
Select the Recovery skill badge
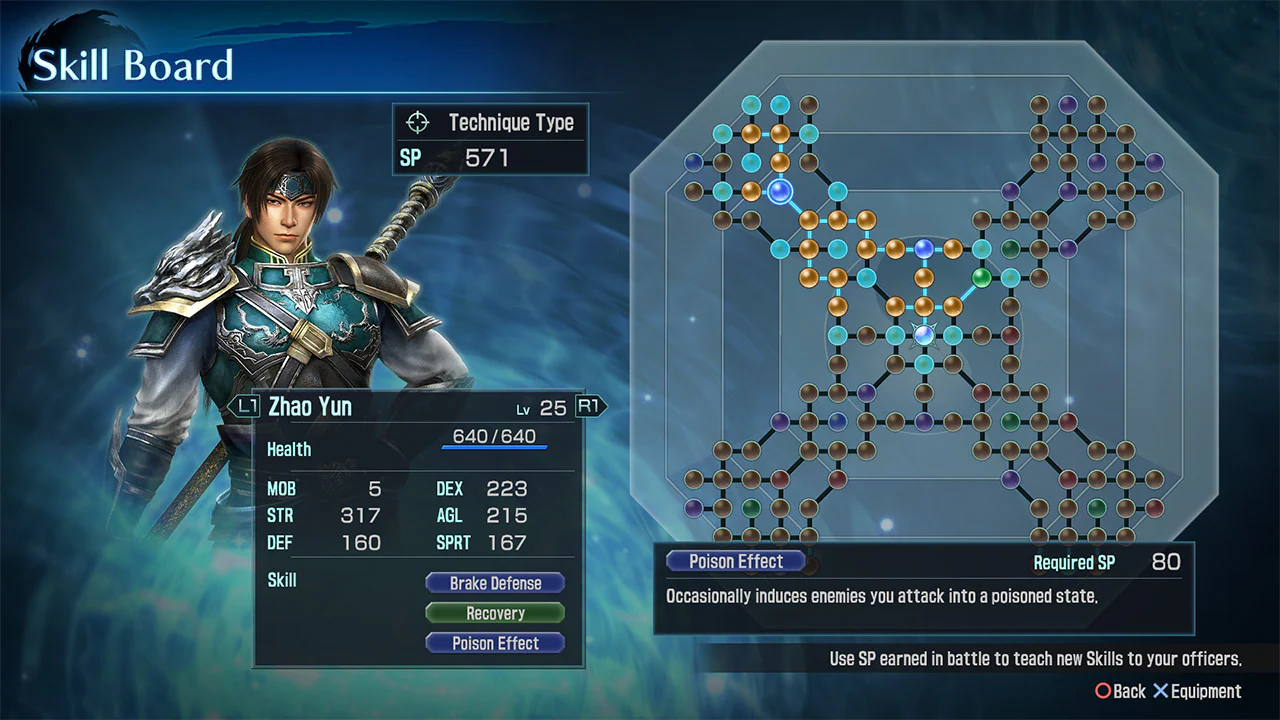[494, 613]
